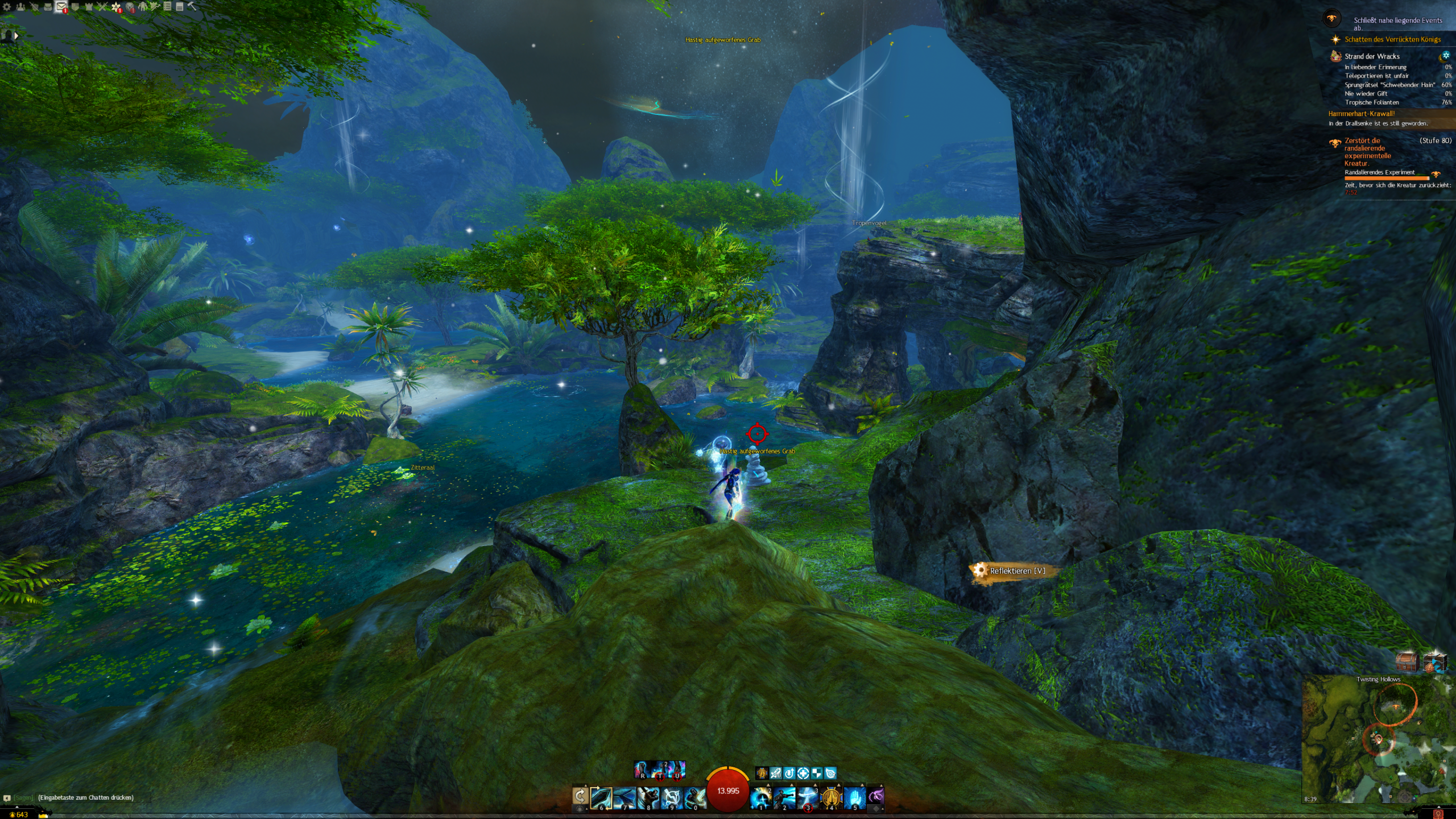The height and width of the screenshot is (819, 1456).
Task: Open the inventory bag icon
Action: tap(47, 7)
